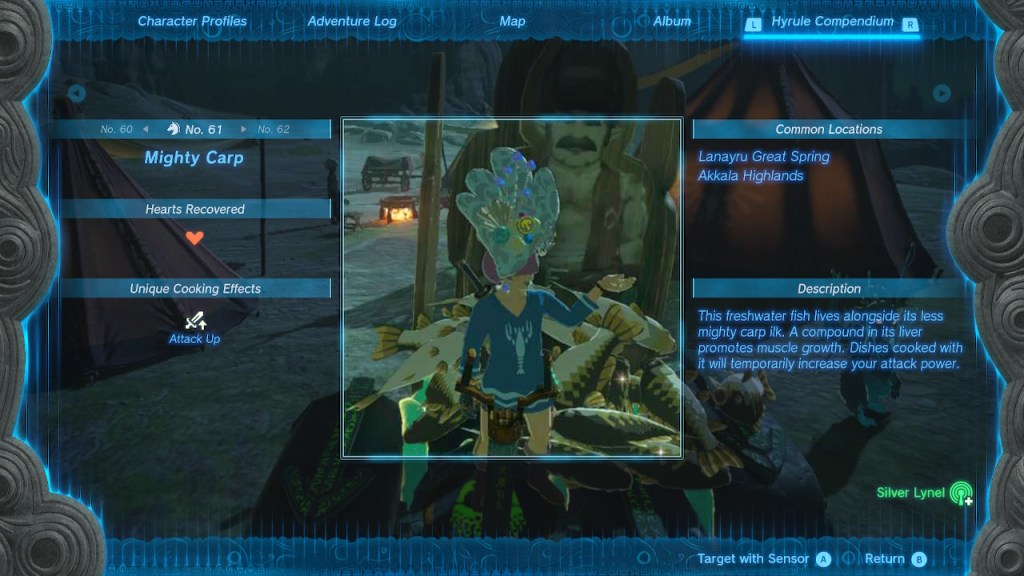Click the Silver Lynel sensor target indicator
The width and height of the screenshot is (1024, 576).
[x=960, y=493]
